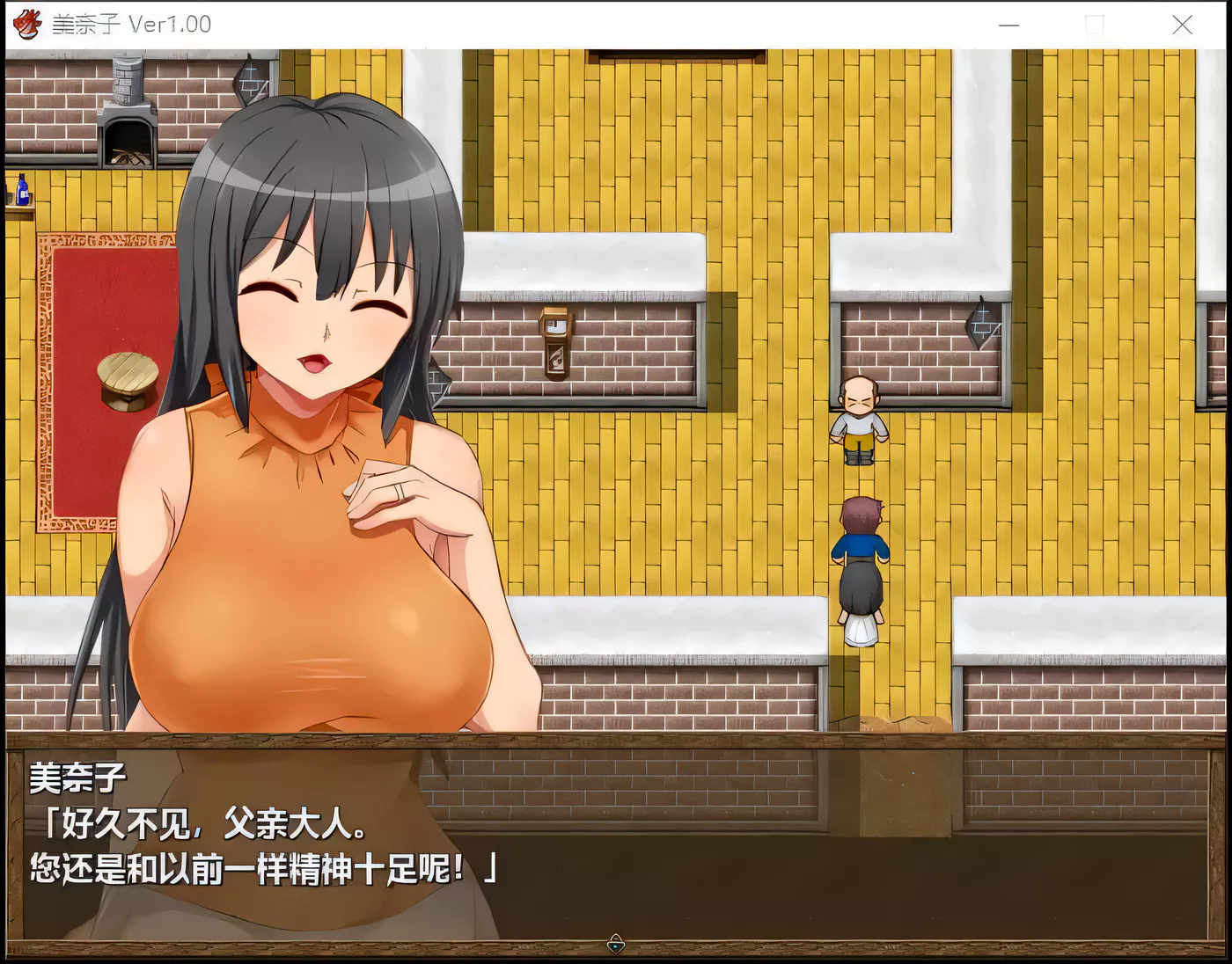
Task: Click the wall clock on the brick wall
Action: [x=557, y=345]
